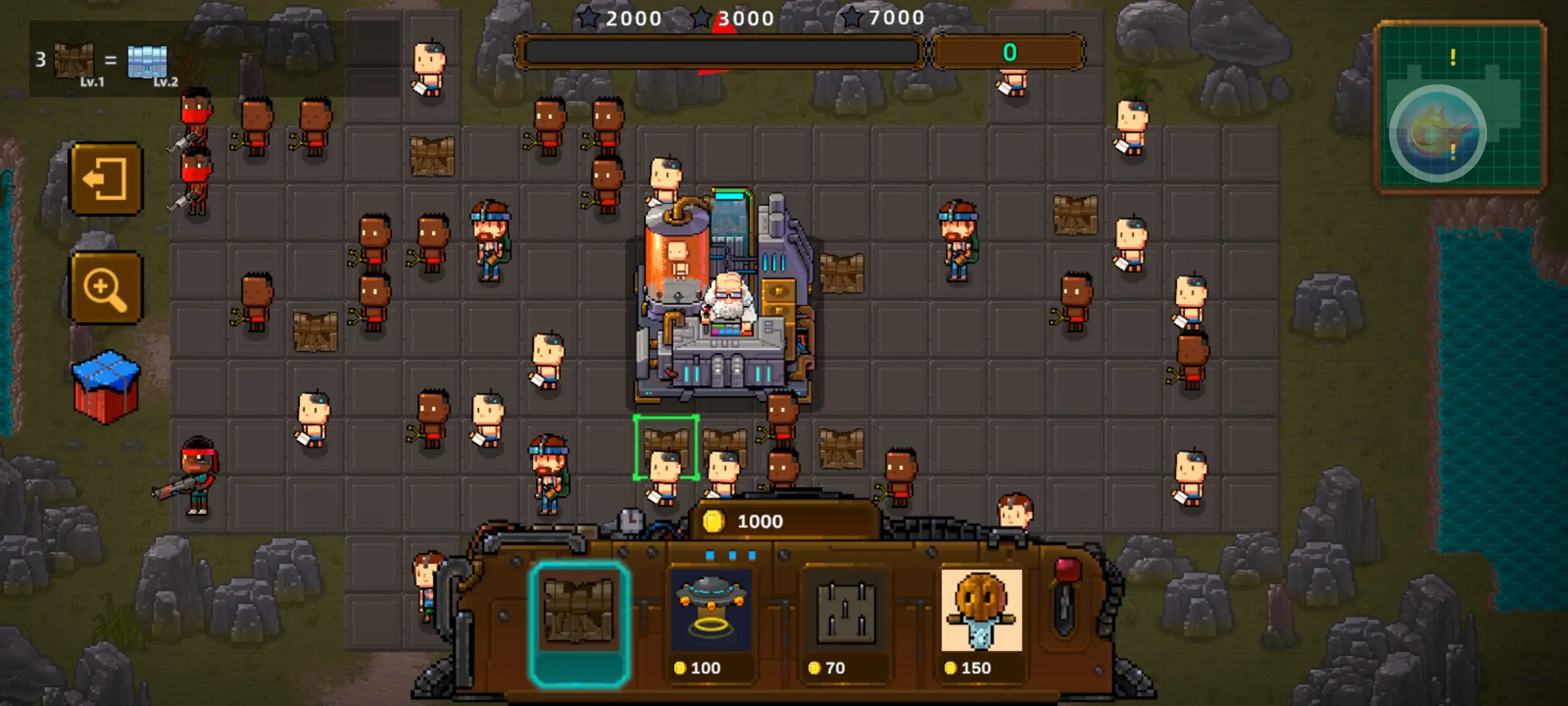Choose the UFO tower costing 100

pyautogui.click(x=711, y=622)
